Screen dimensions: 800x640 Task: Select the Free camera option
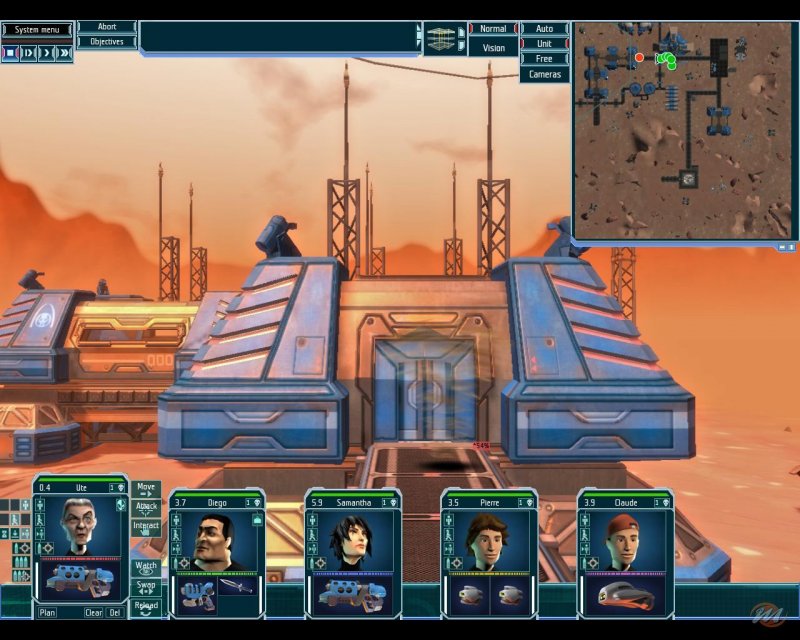(544, 59)
